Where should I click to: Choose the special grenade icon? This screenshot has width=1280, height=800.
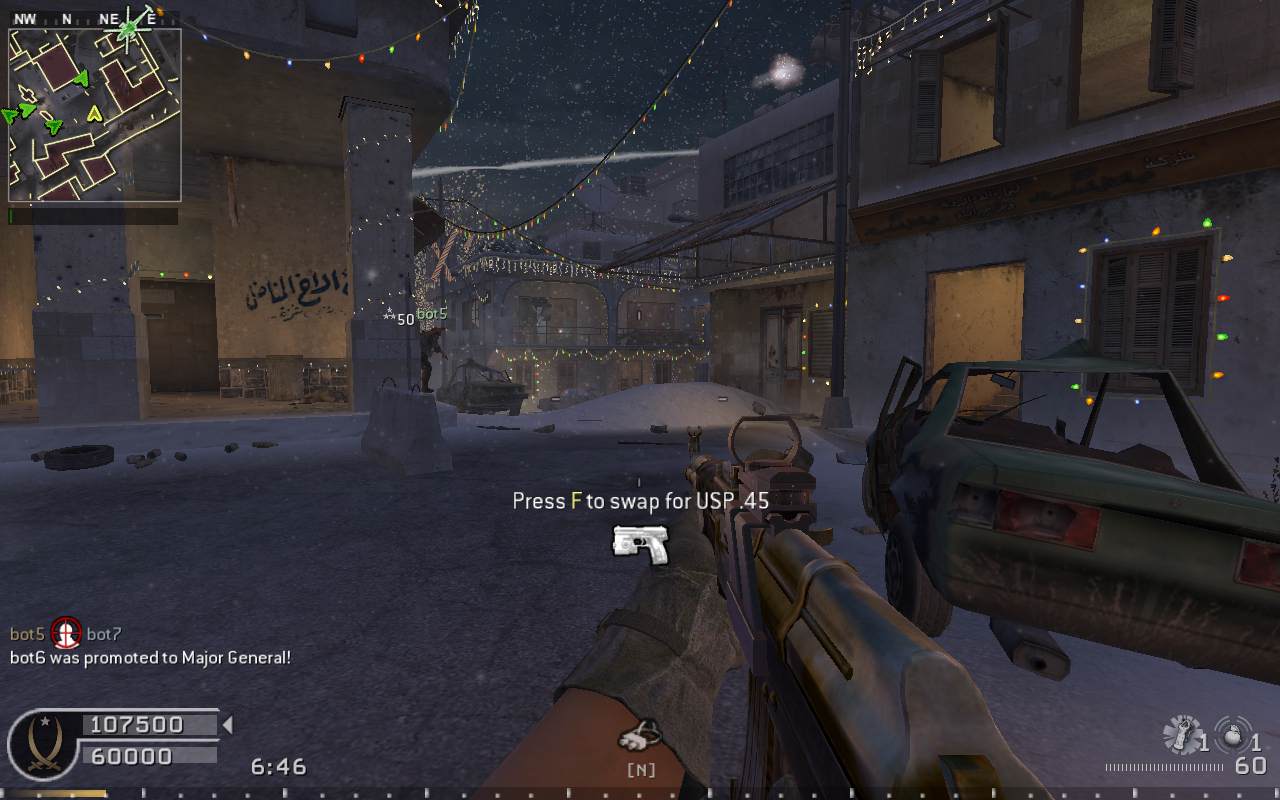[1182, 735]
